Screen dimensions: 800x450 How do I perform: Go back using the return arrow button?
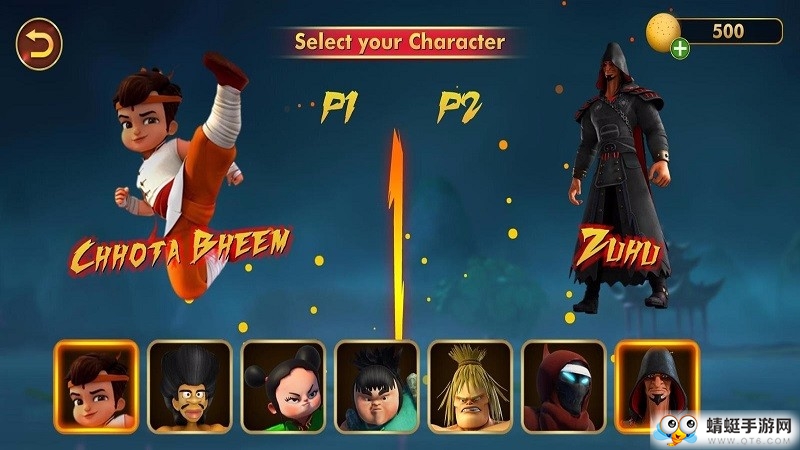[39, 44]
